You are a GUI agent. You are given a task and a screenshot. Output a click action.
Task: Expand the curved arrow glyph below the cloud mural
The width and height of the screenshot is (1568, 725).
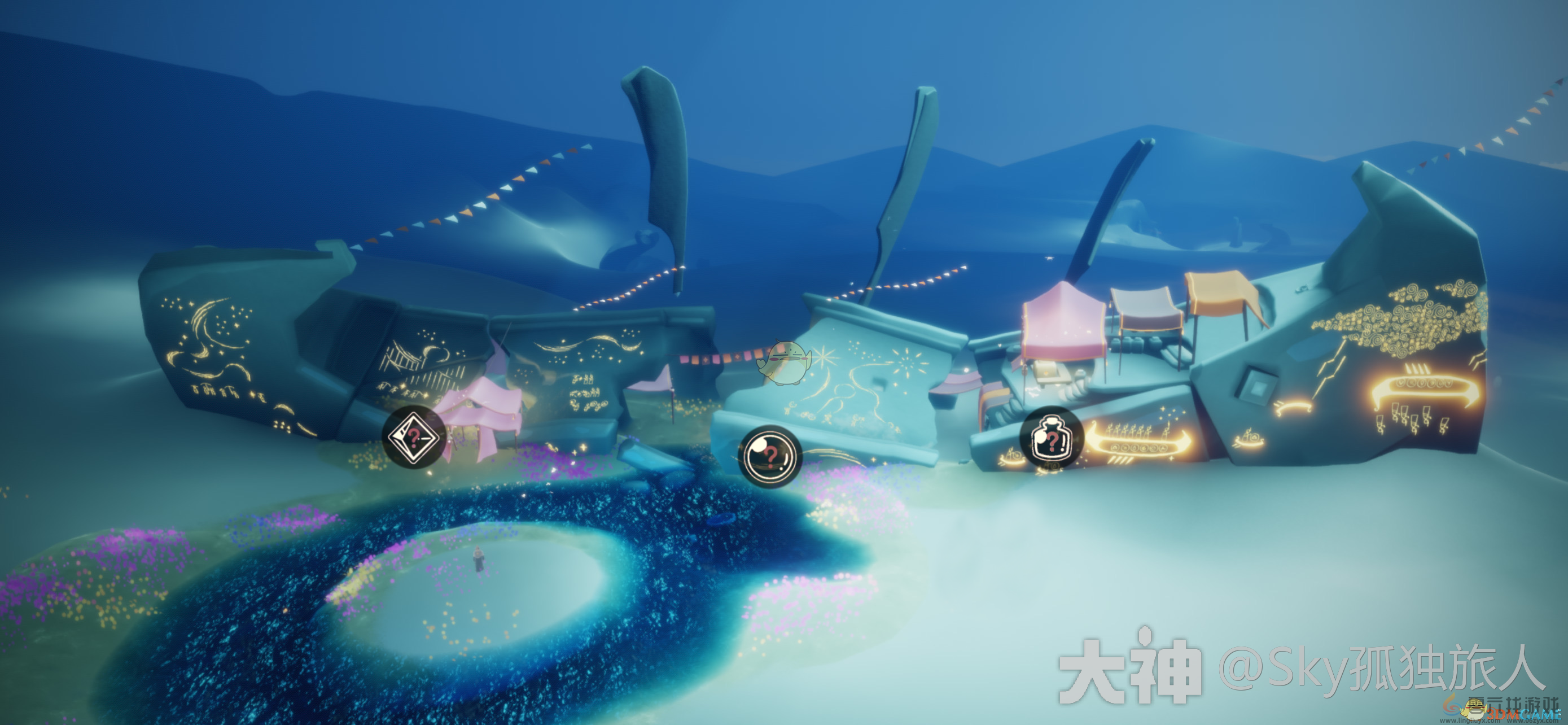click(1294, 408)
